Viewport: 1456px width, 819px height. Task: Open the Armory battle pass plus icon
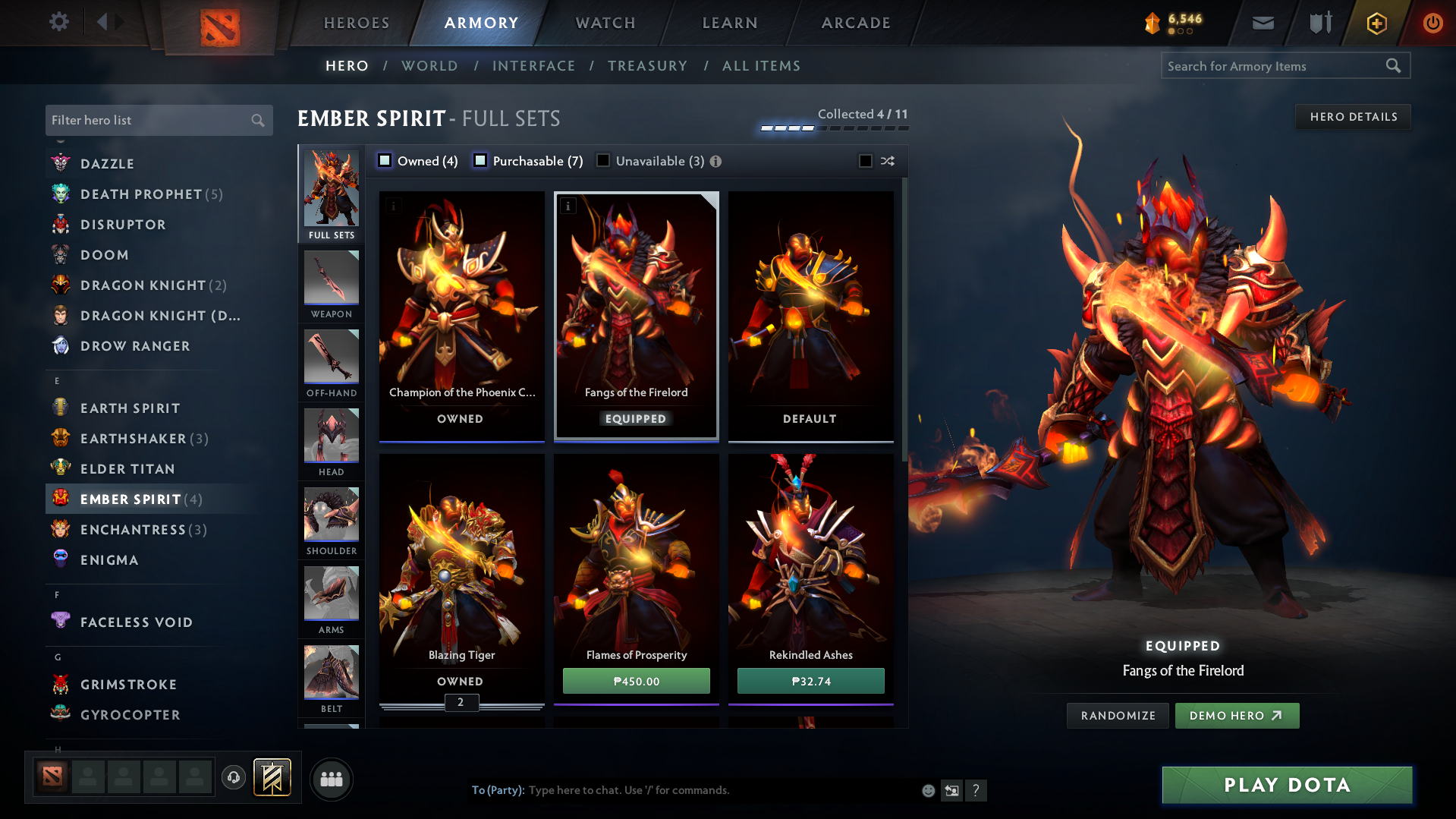click(x=1376, y=23)
